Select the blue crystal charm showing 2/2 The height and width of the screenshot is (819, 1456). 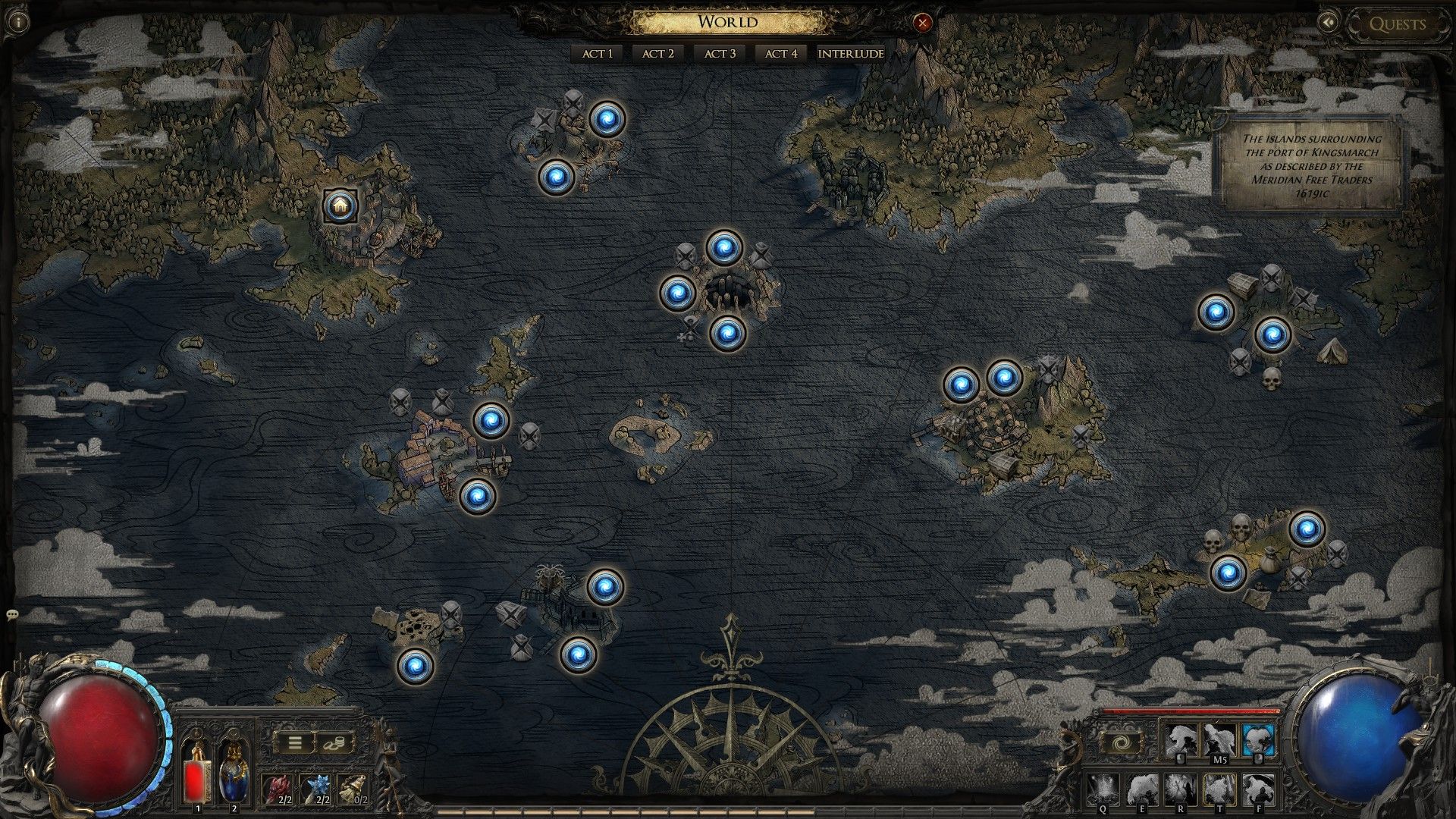pos(315,789)
